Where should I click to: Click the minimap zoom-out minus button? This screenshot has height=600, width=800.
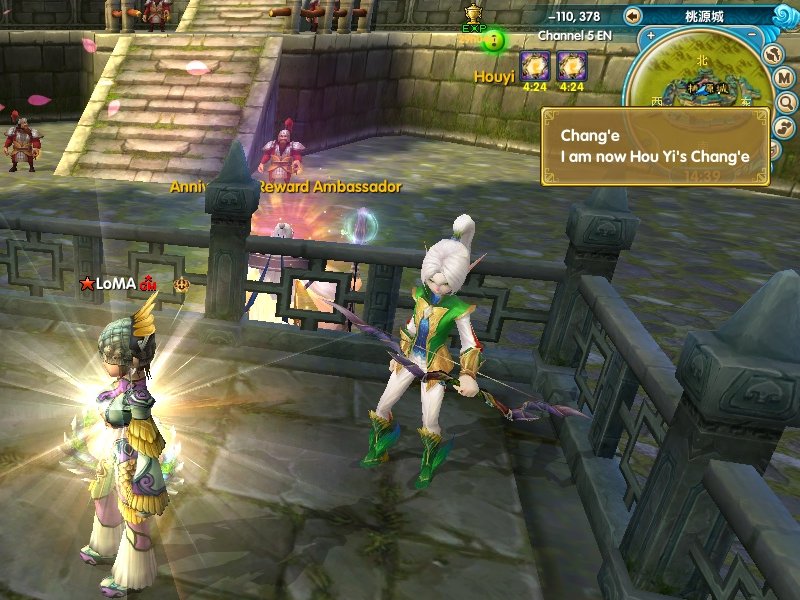coord(752,35)
